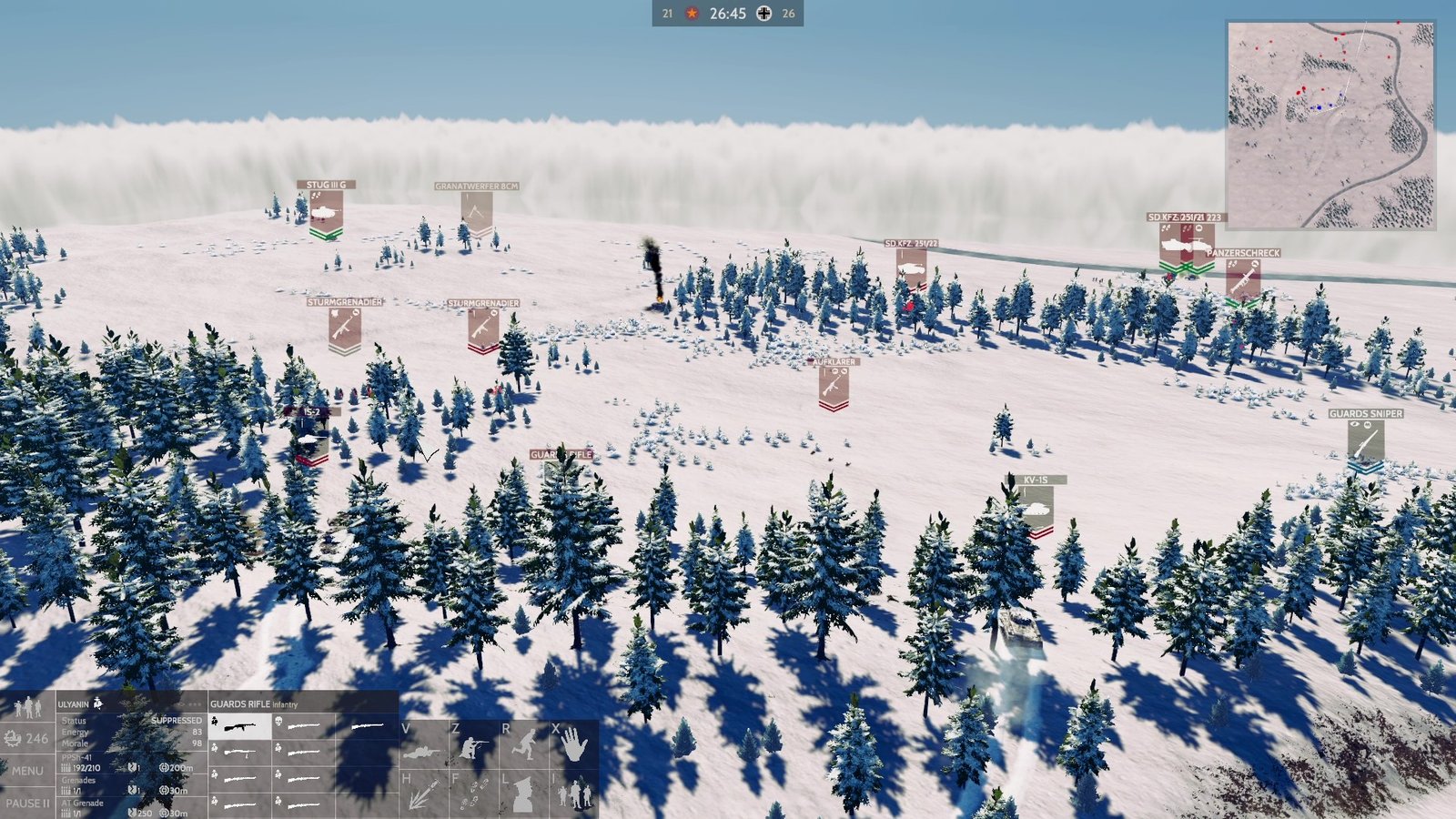This screenshot has width=1456, height=819.
Task: Click the emplacement build icon (L)
Action: point(523,794)
